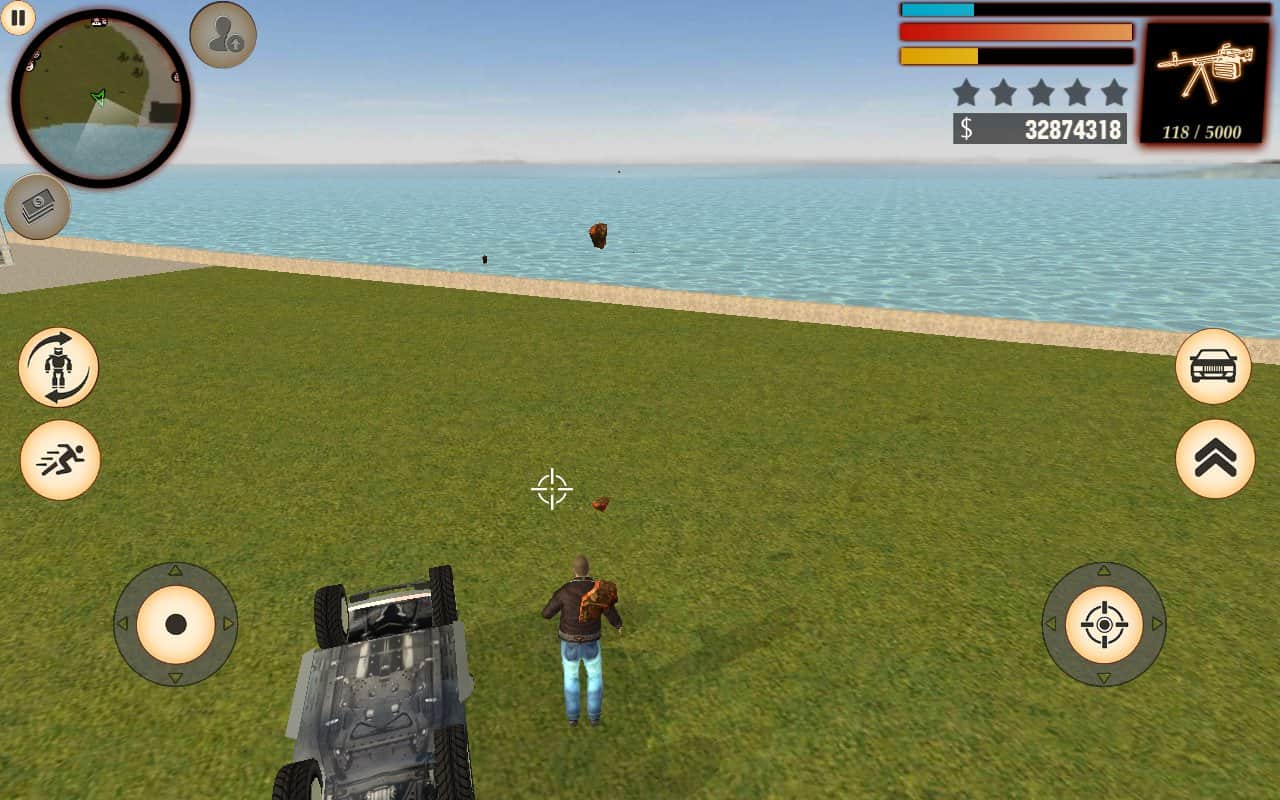Enter vehicle with the car button
This screenshot has width=1280, height=800.
pos(1213,367)
